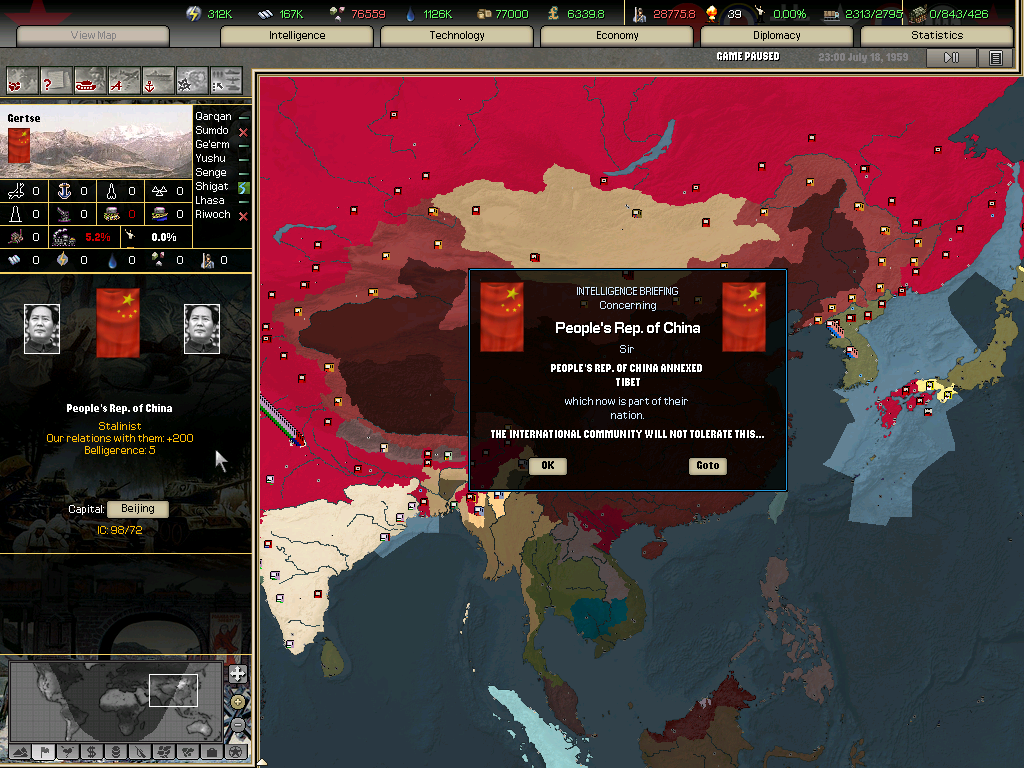1024x768 pixels.
Task: Toggle the play/pause game speed button
Action: [951, 58]
